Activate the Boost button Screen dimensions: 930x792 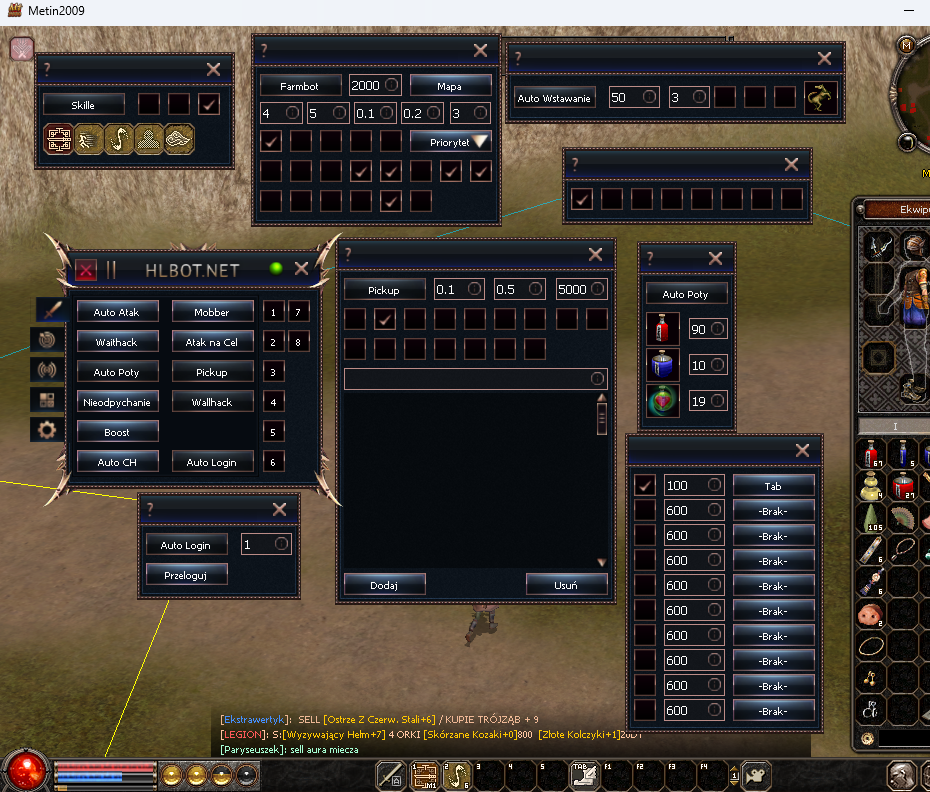(x=117, y=432)
